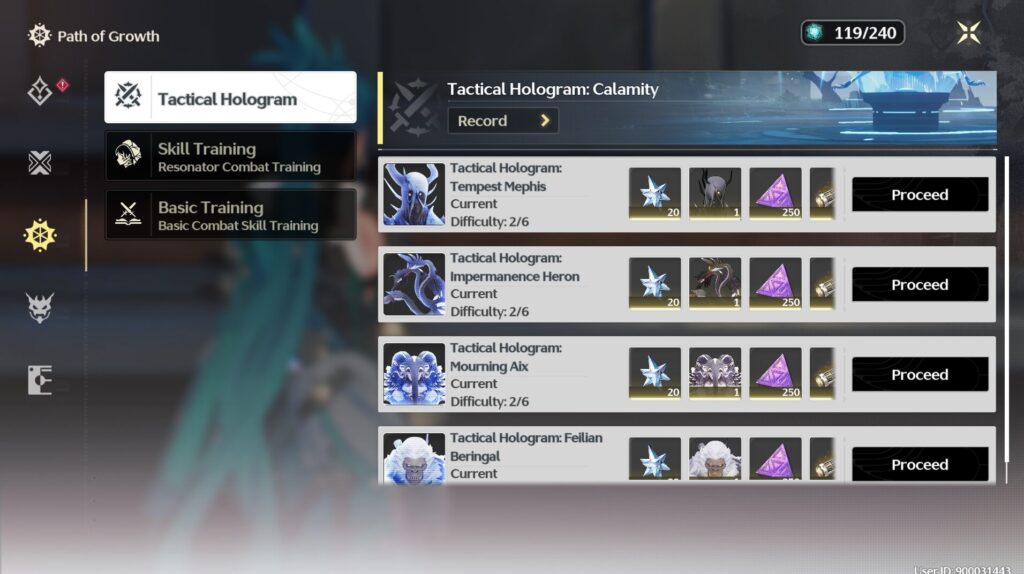This screenshot has height=574, width=1024.
Task: Close the Path of Growth screen
Action: 968,33
